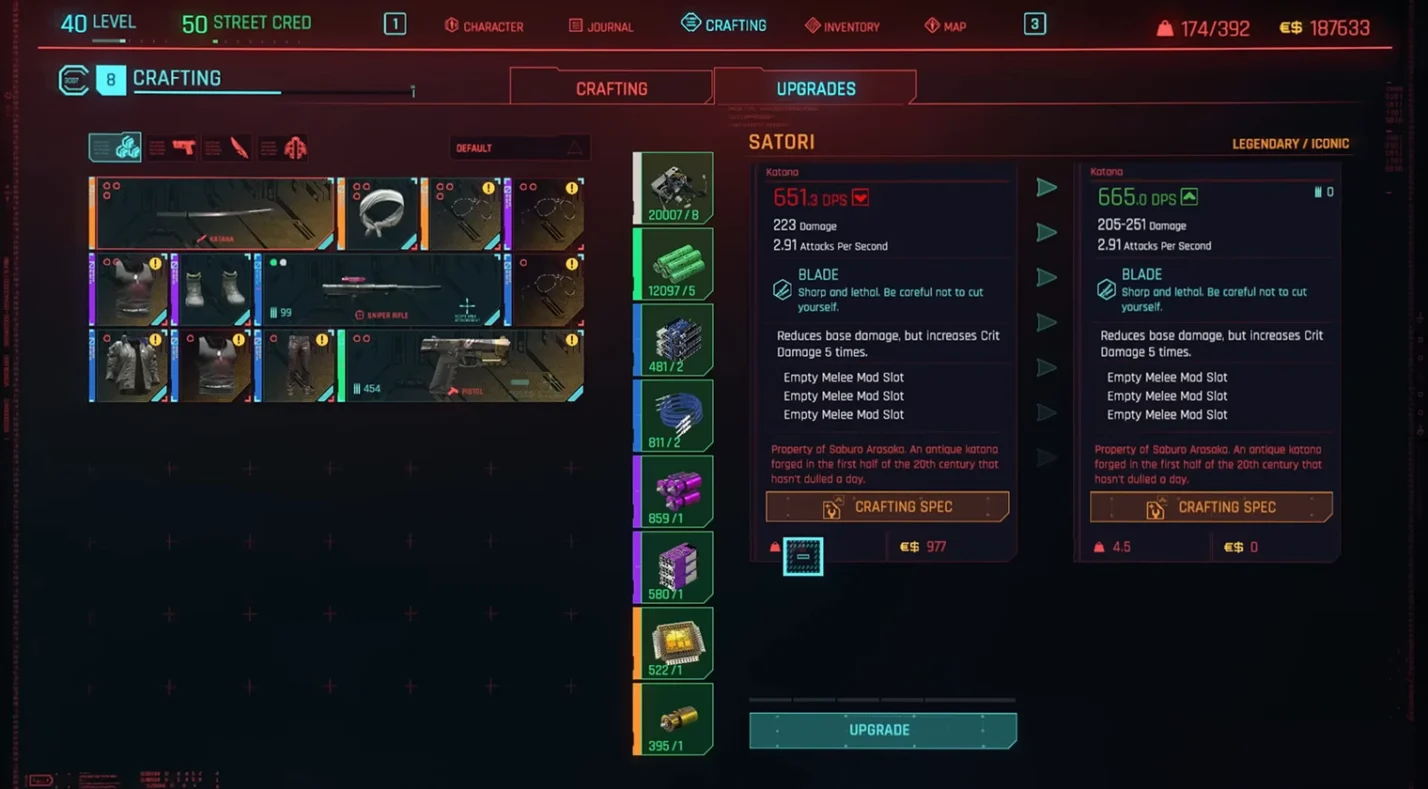This screenshot has height=789, width=1428.
Task: Select the Upgrades tab
Action: (815, 89)
